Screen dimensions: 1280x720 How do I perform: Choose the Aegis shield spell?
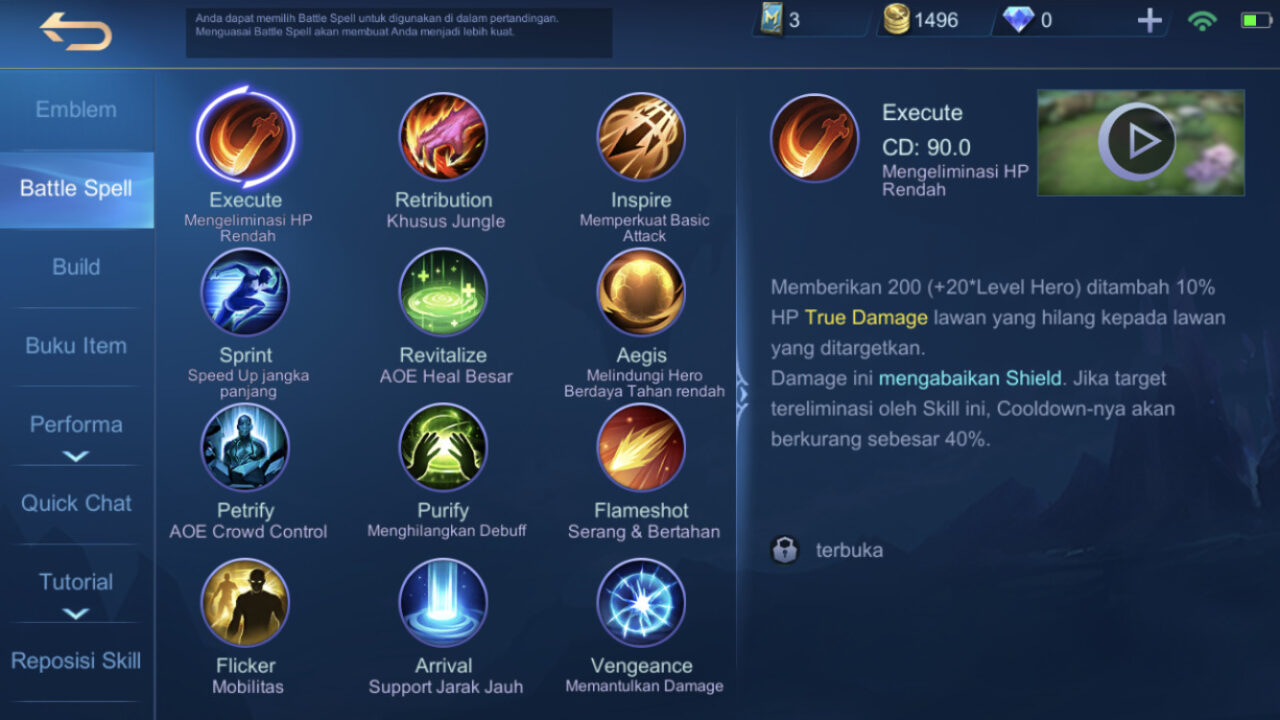tap(641, 292)
